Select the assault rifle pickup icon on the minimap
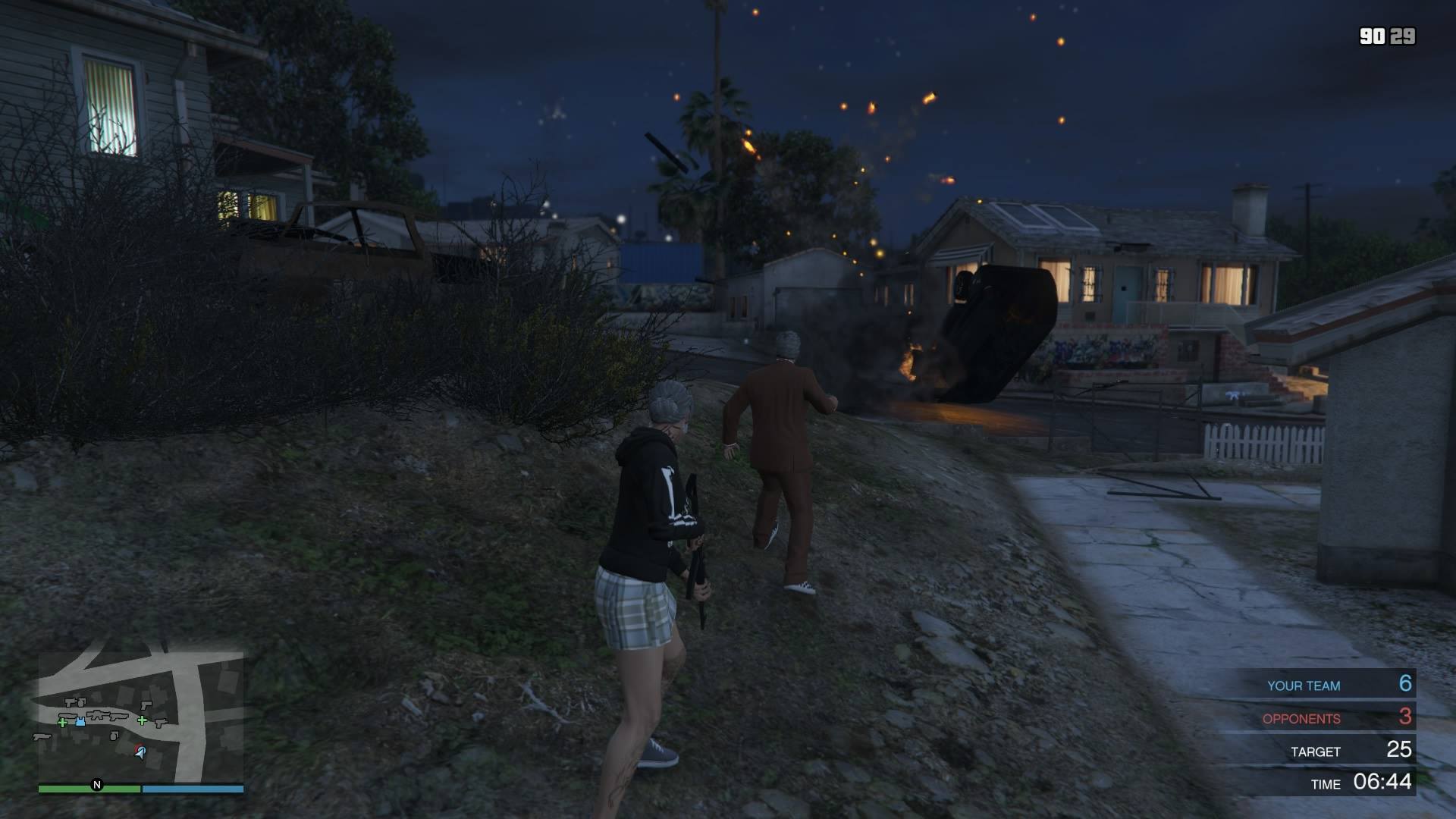This screenshot has height=819, width=1456. 99,716
